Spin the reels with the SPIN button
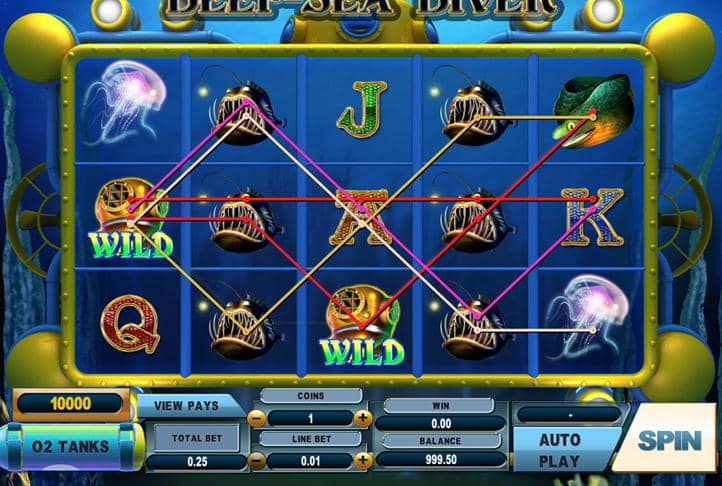This screenshot has width=722, height=486. coord(668,439)
